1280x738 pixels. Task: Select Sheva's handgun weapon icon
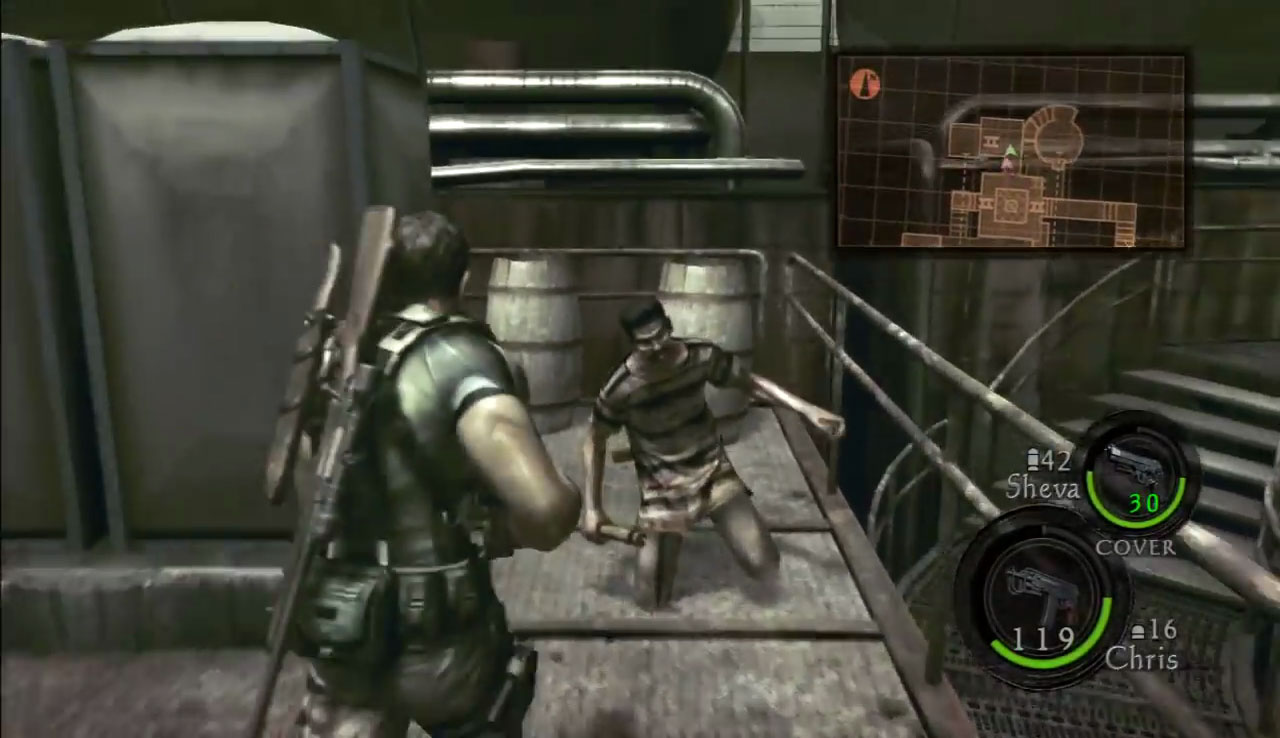pos(1137,469)
